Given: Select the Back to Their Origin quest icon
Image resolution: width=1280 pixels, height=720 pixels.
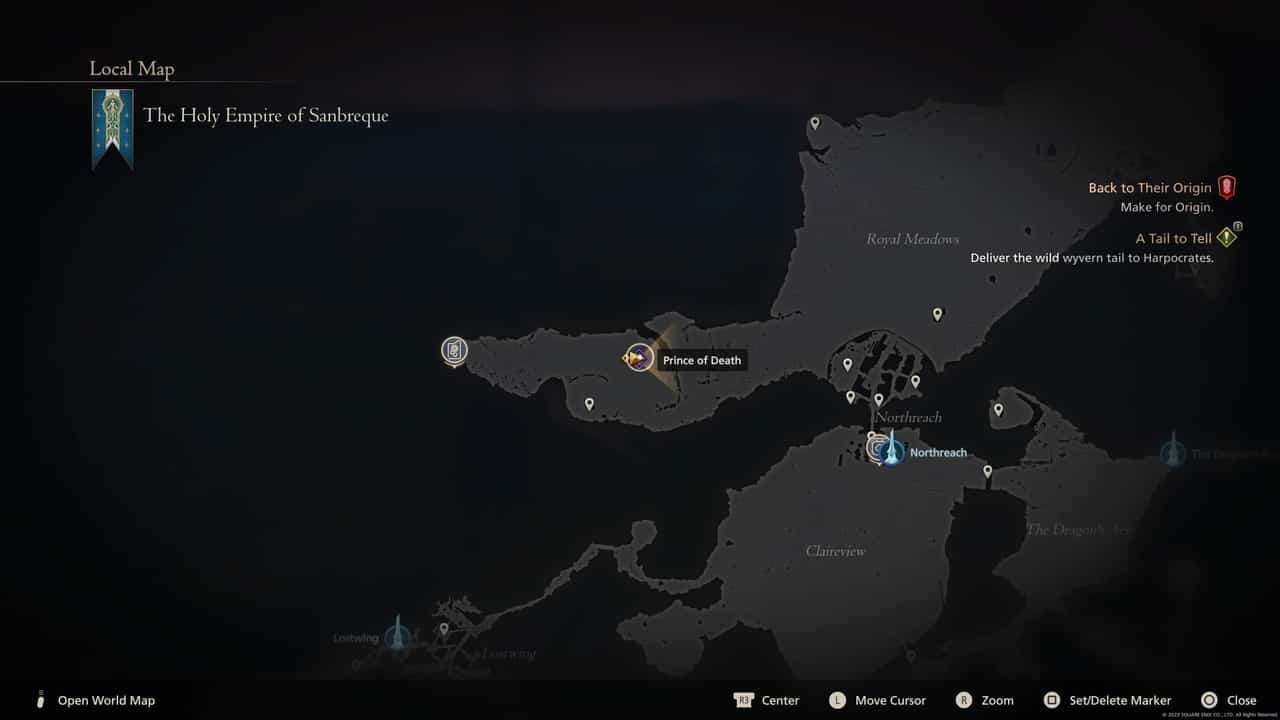Looking at the screenshot, I should [1227, 186].
